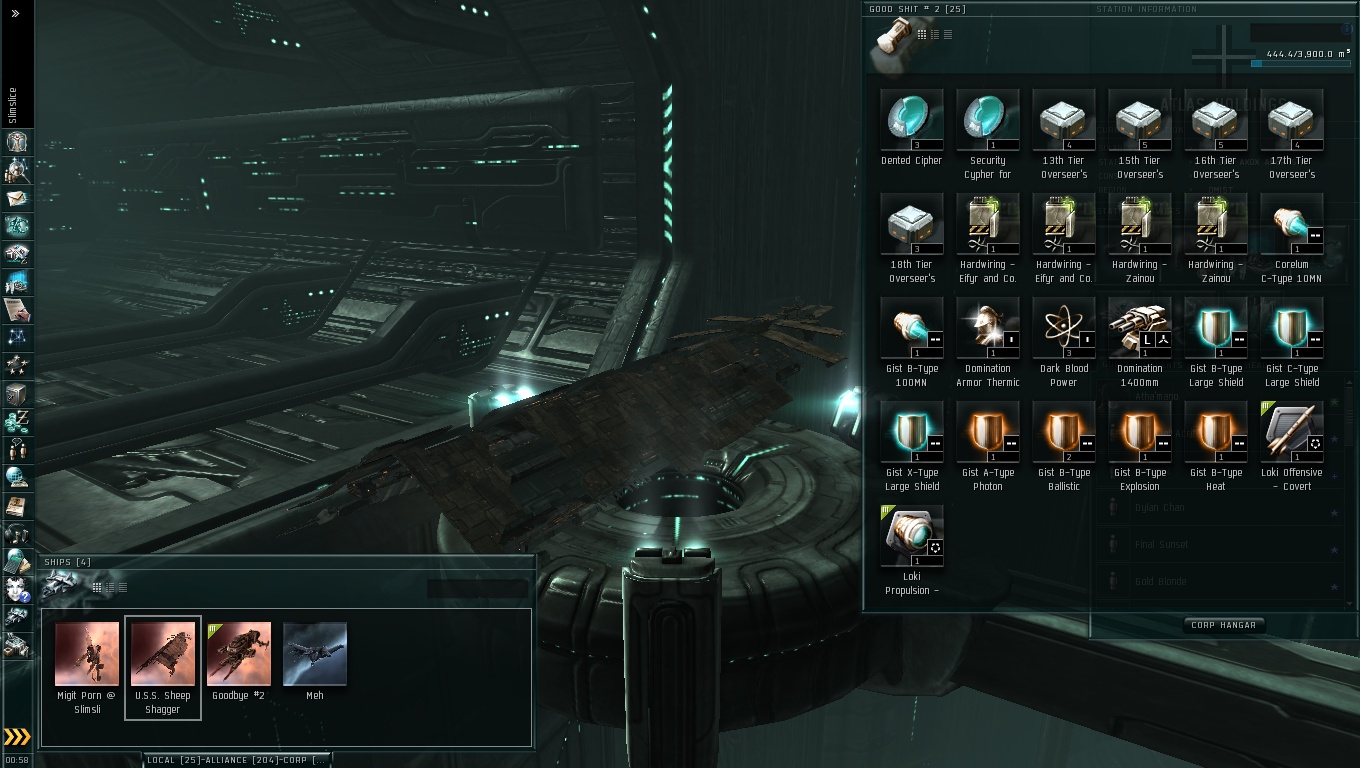The height and width of the screenshot is (768, 1360).
Task: Choose the 18th Tier Overseer's effects
Action: (x=911, y=224)
